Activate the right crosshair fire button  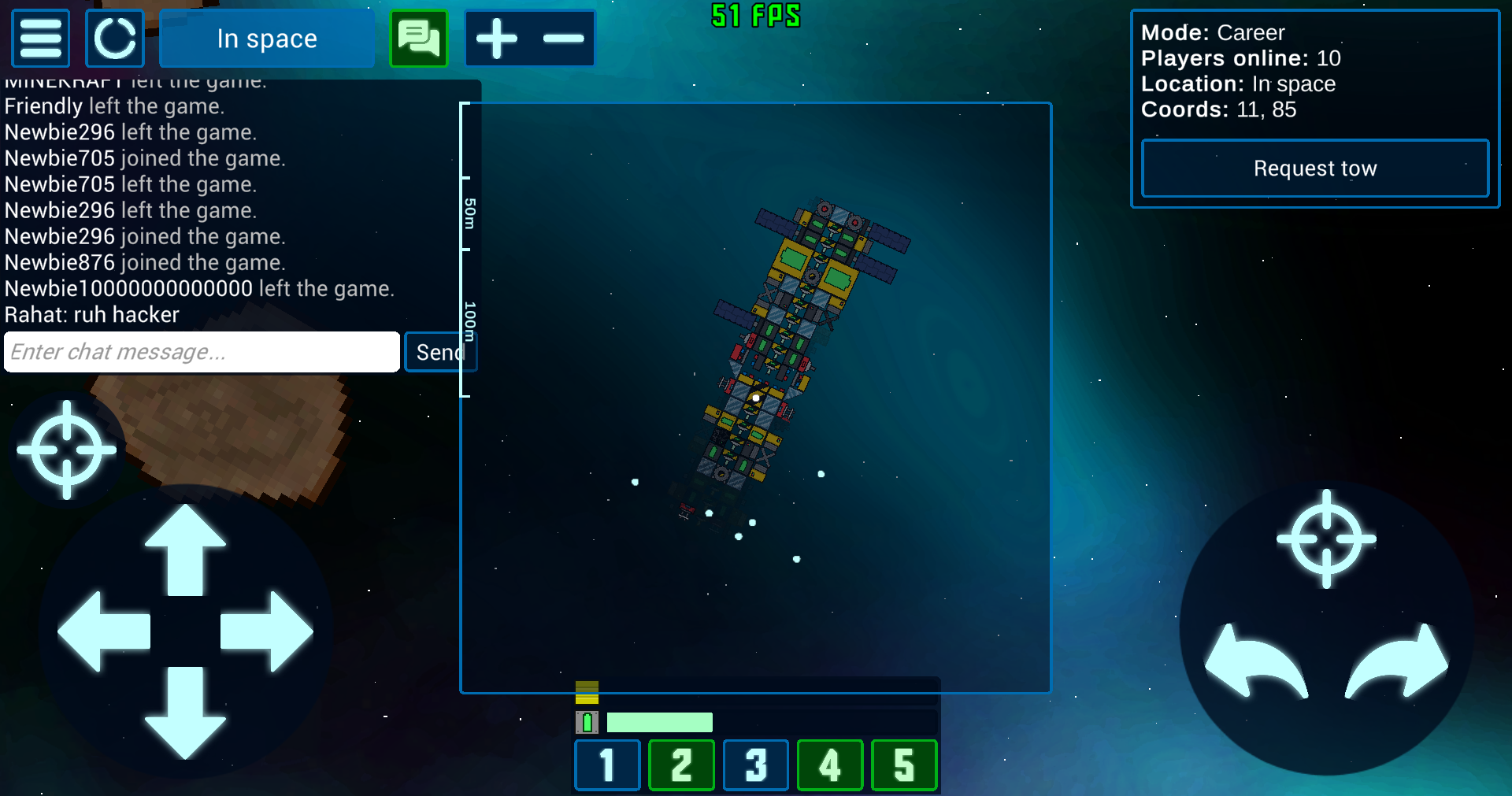click(x=1326, y=539)
